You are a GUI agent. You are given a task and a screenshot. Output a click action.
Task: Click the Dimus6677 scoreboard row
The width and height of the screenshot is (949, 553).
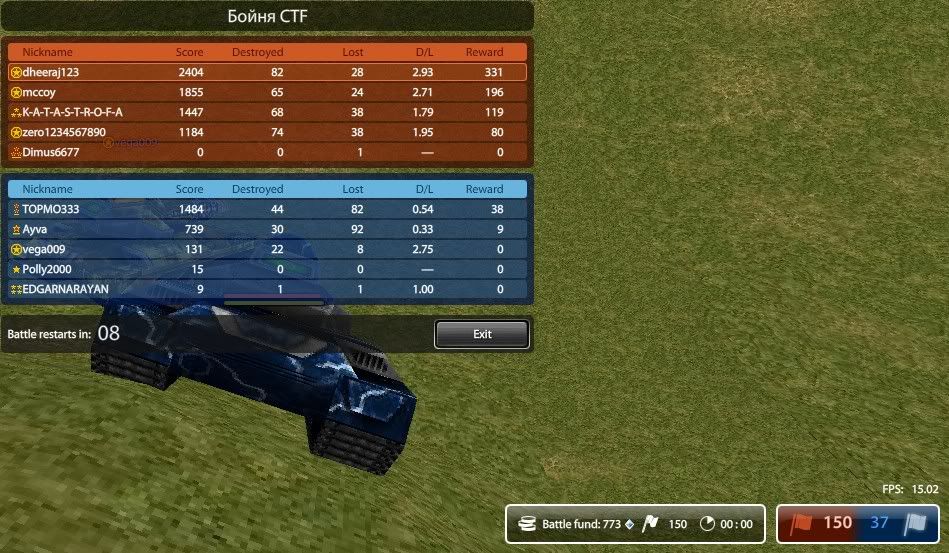267,152
